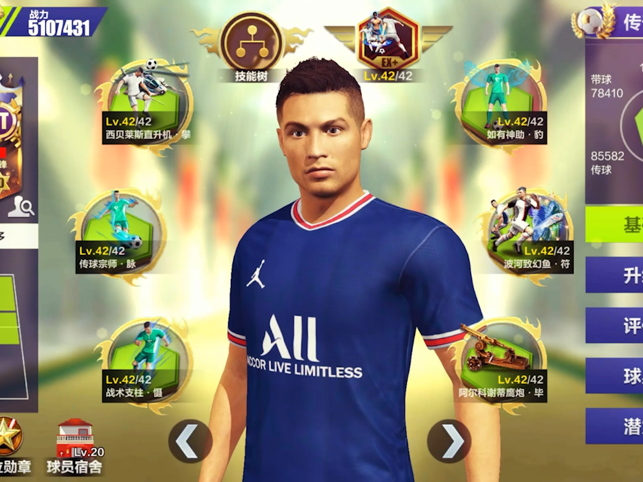Choose the 传球宗师·脉 skill

(x=119, y=224)
